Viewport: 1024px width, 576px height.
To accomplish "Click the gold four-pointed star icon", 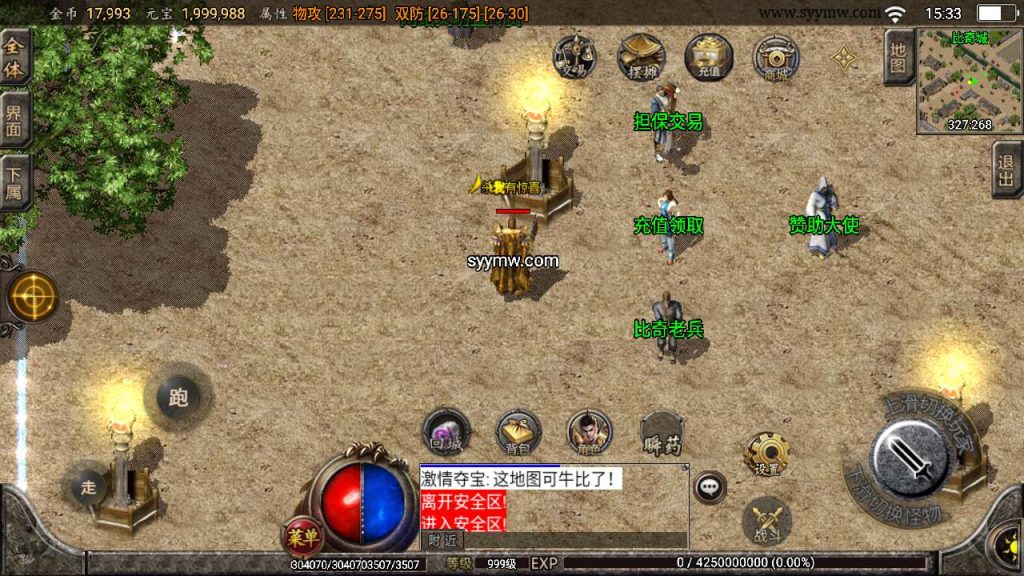I will (x=845, y=59).
